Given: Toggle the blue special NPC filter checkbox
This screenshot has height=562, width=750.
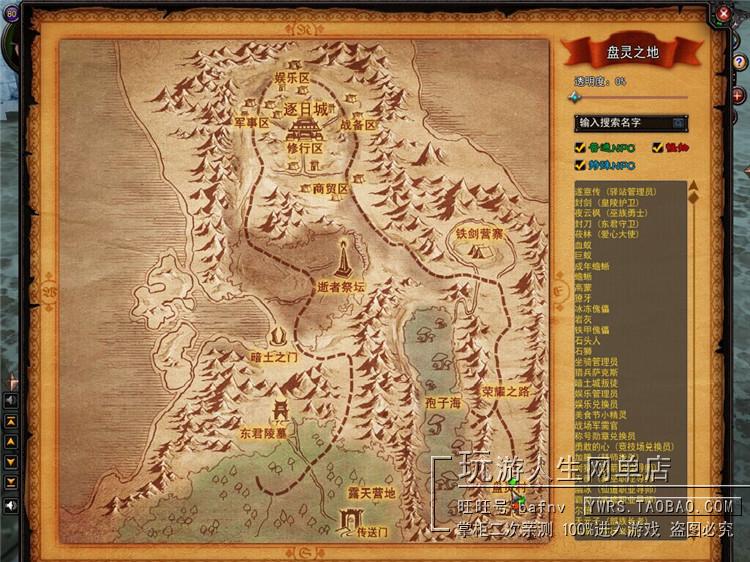Looking at the screenshot, I should [580, 164].
